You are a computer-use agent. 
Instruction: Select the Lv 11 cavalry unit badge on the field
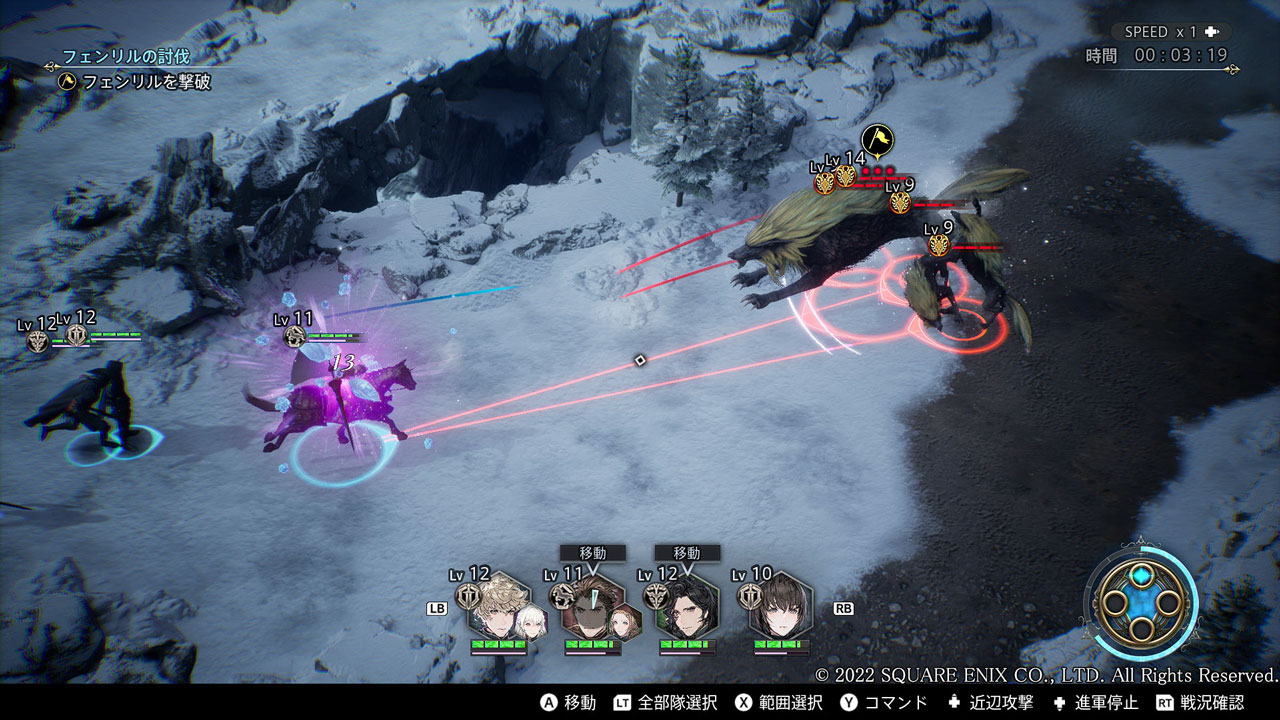pos(295,336)
